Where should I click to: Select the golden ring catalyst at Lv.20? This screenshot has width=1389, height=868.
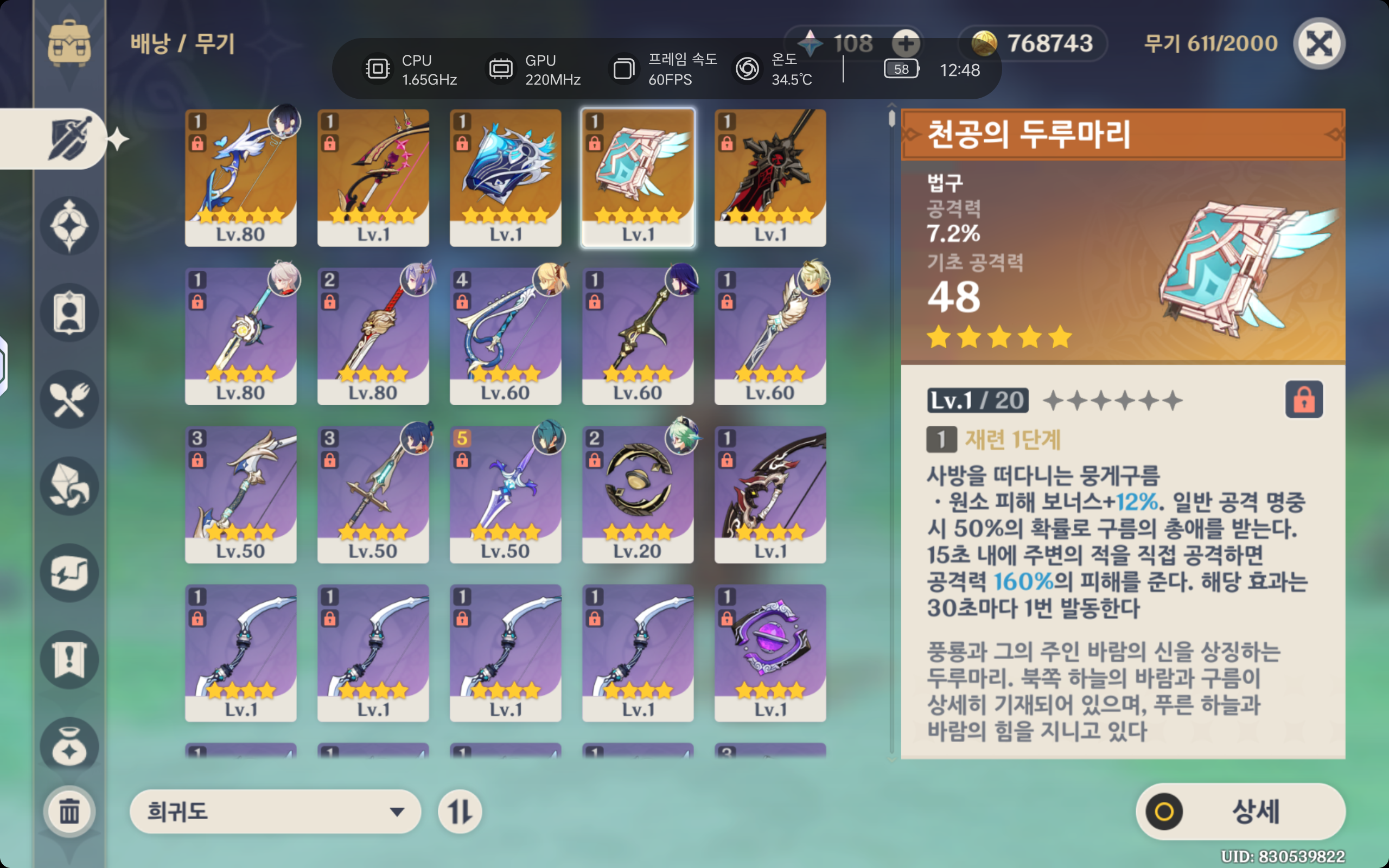(x=638, y=494)
